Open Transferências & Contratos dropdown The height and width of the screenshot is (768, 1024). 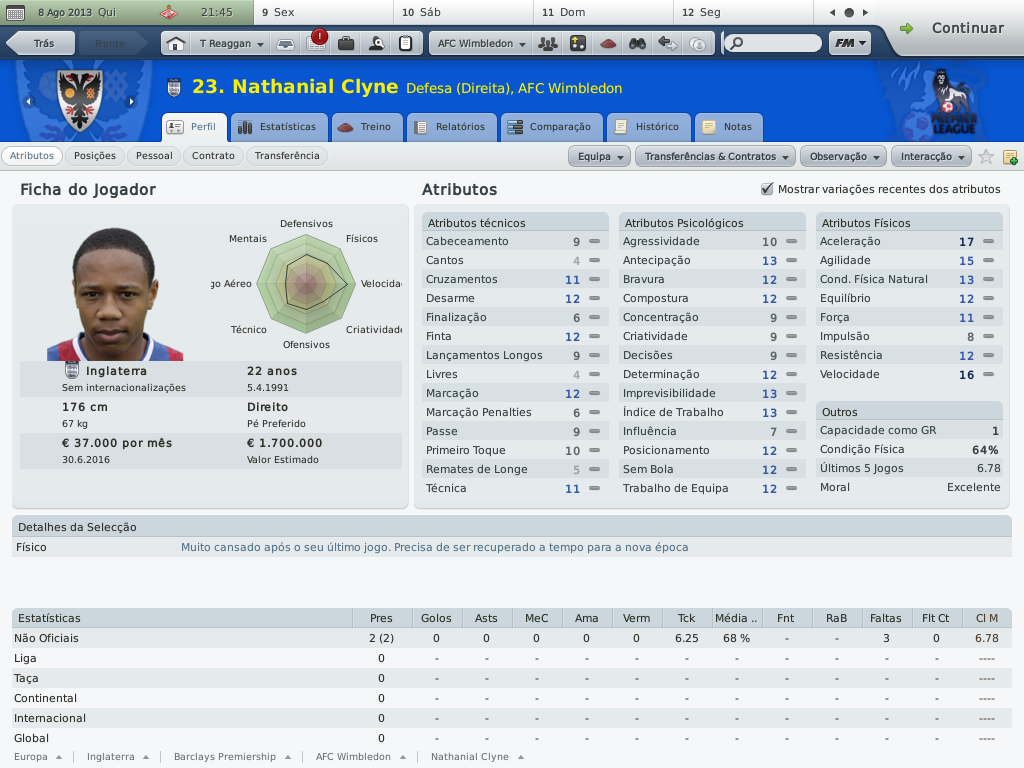point(715,157)
